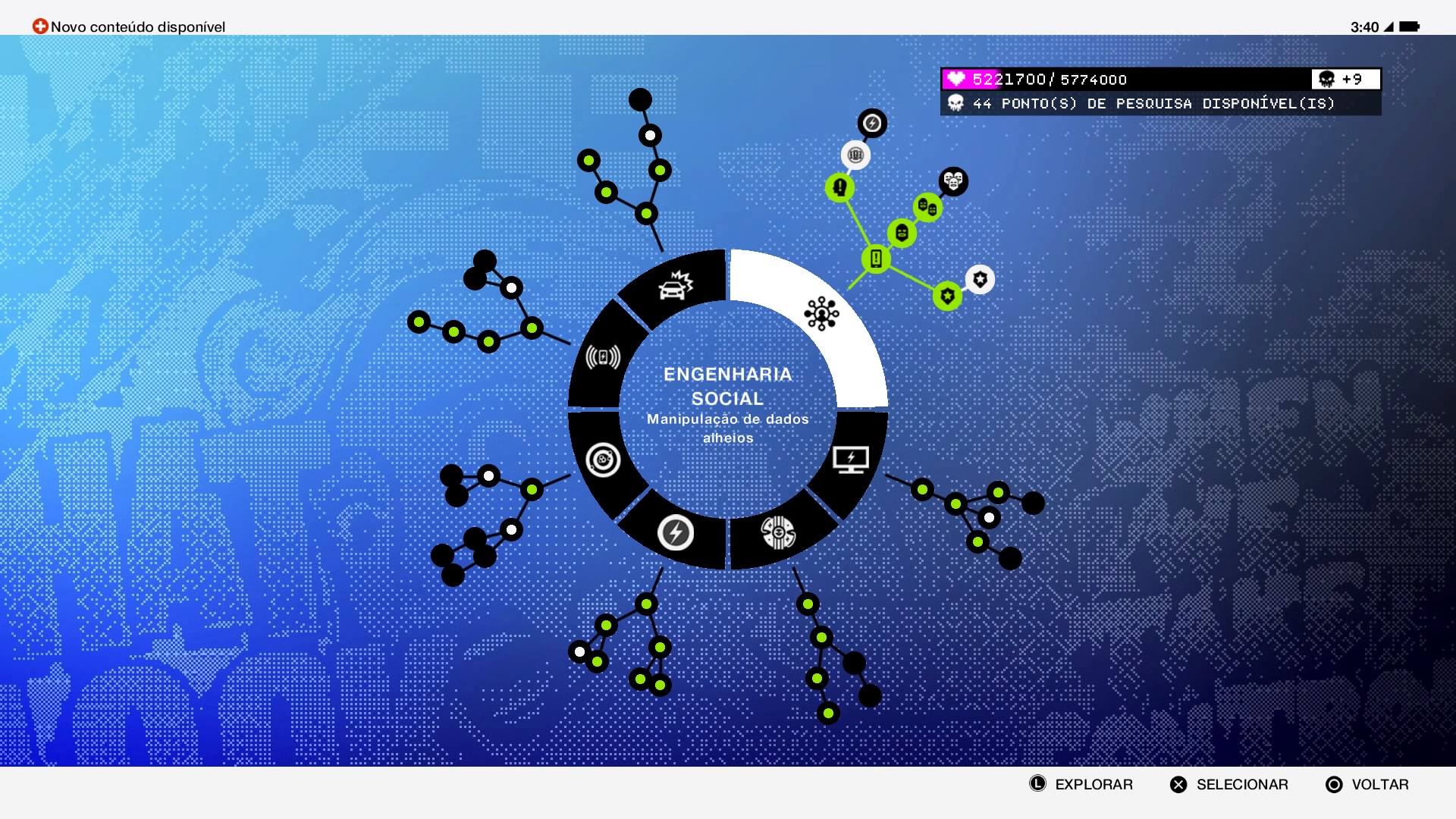Open the remote gadget phone-signal wheel segment
This screenshot has height=819, width=1456.
coord(603,356)
